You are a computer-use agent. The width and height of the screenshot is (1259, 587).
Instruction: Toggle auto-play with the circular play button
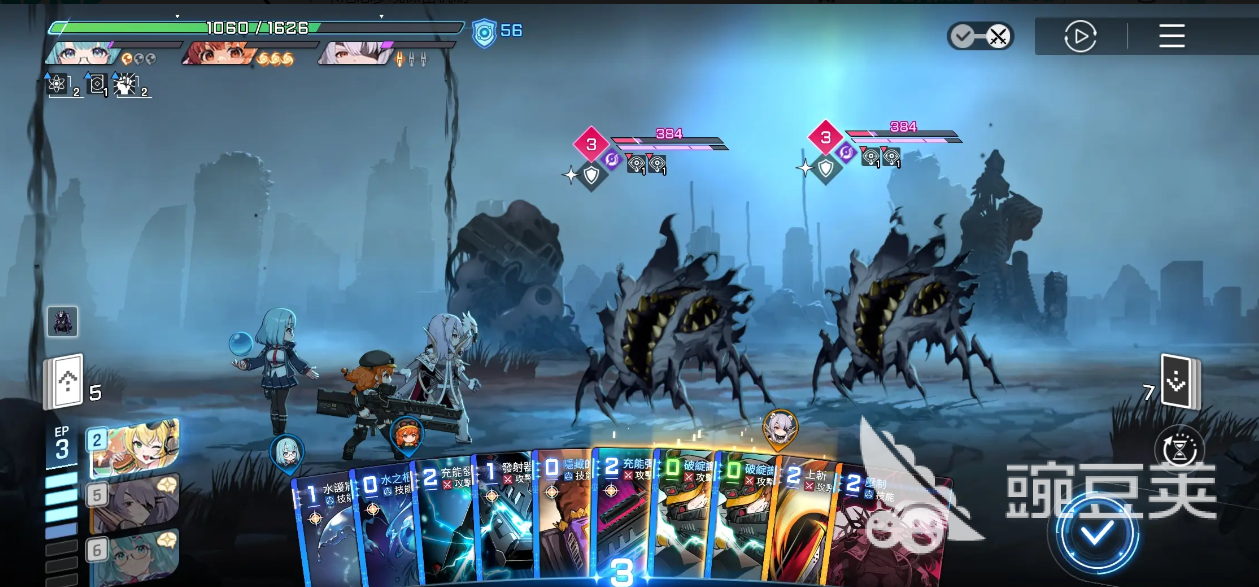tap(1080, 38)
